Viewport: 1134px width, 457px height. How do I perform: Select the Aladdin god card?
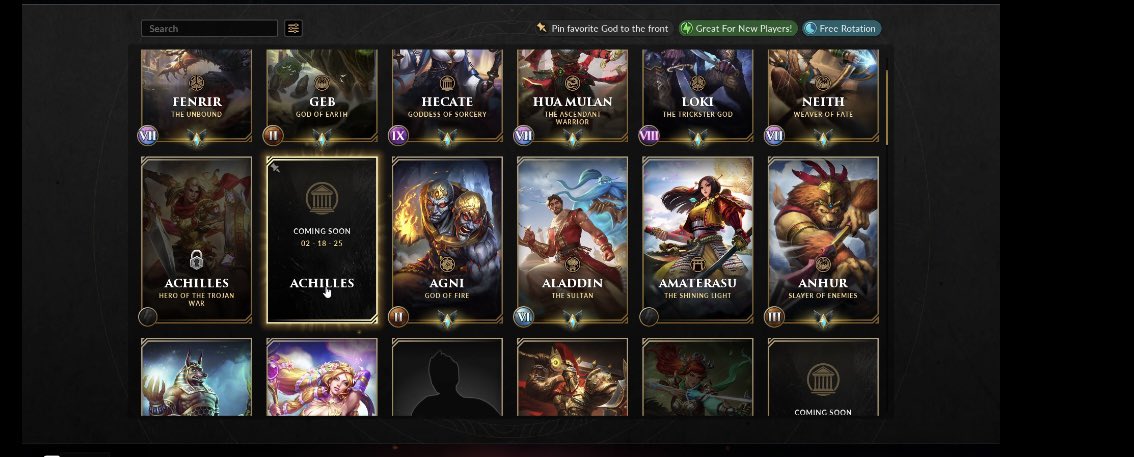[x=572, y=240]
